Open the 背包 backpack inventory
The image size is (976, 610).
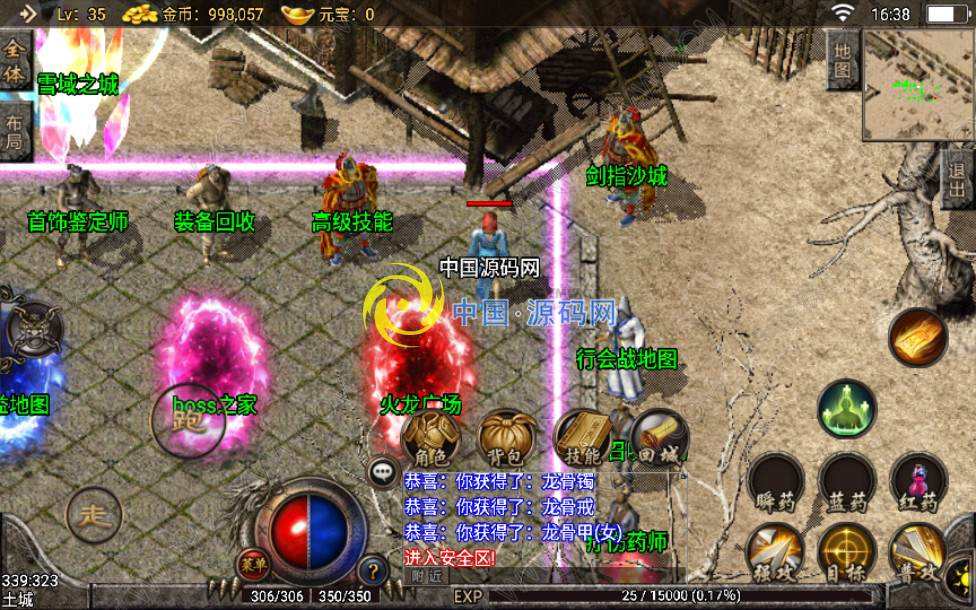(507, 435)
